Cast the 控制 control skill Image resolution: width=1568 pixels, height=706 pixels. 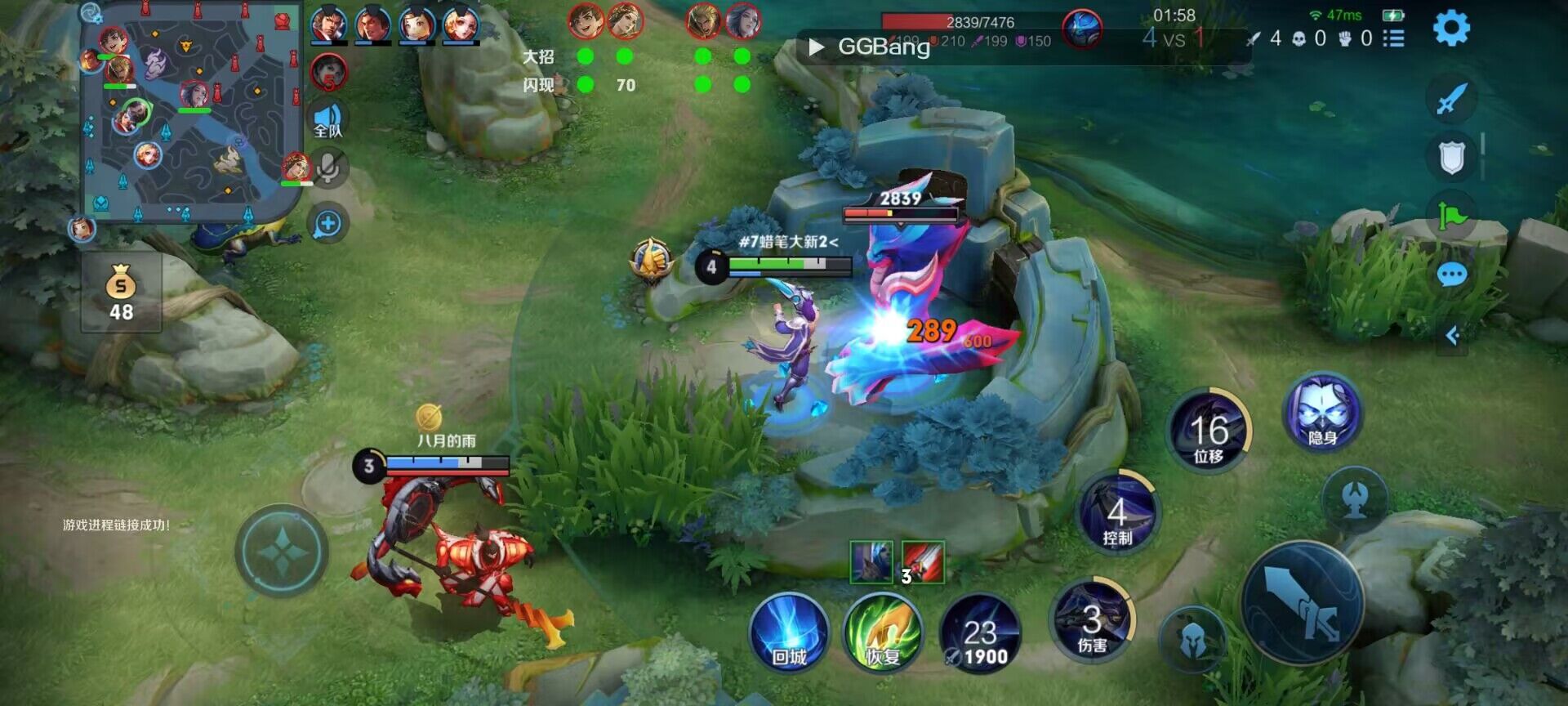coord(1117,514)
